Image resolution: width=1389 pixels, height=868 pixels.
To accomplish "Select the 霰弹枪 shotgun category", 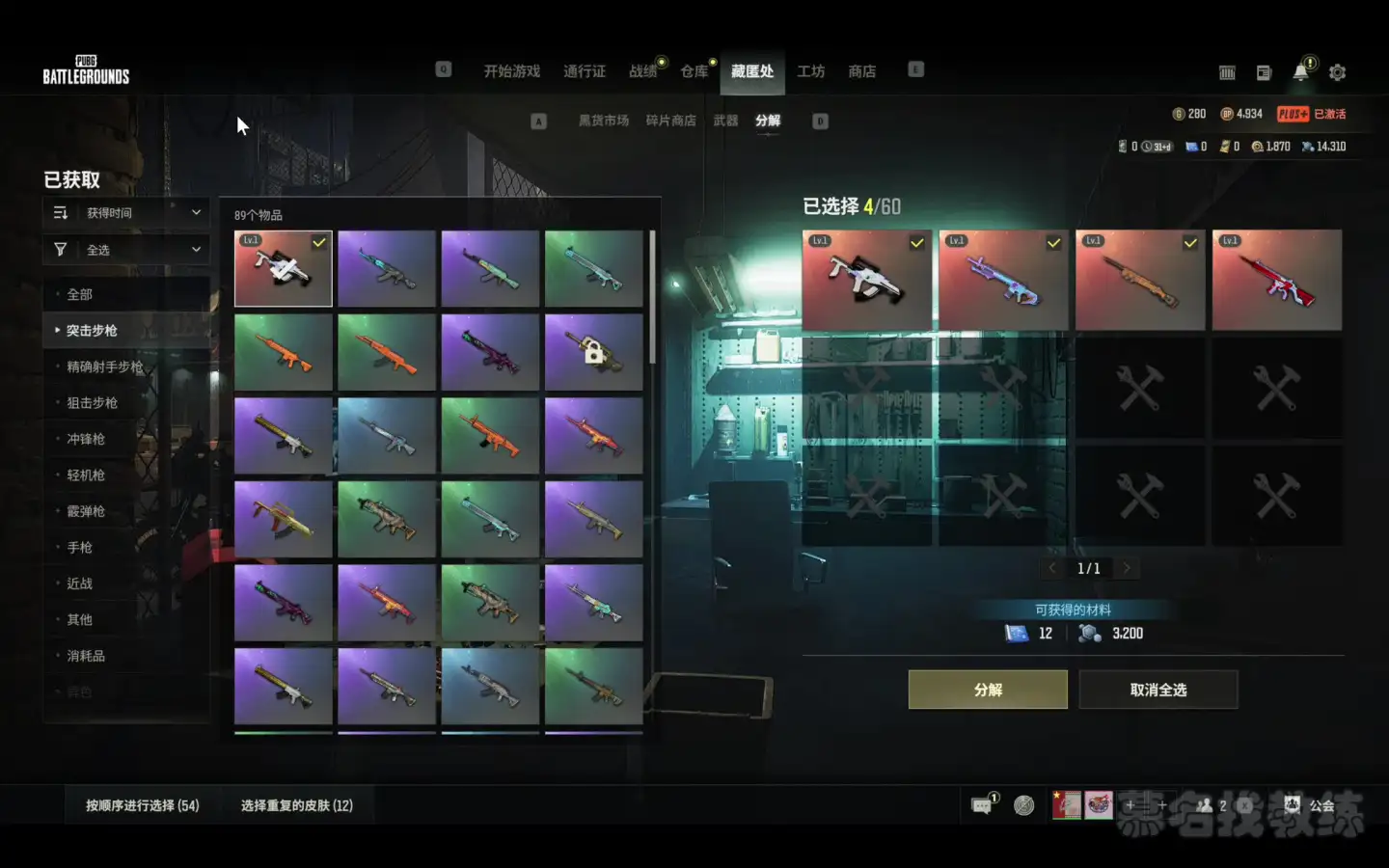I will click(x=86, y=511).
